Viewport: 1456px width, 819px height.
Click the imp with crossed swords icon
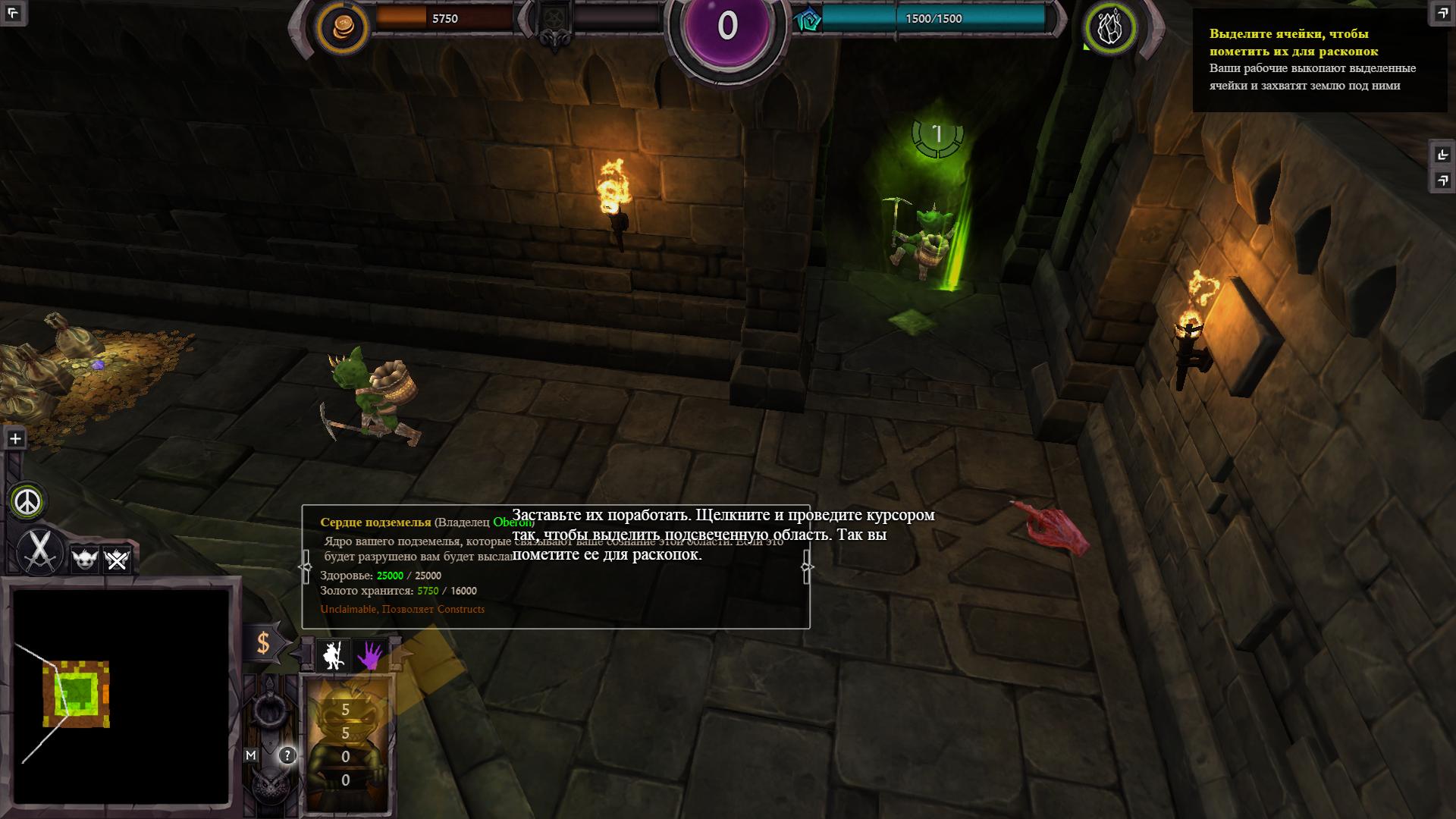(x=117, y=560)
